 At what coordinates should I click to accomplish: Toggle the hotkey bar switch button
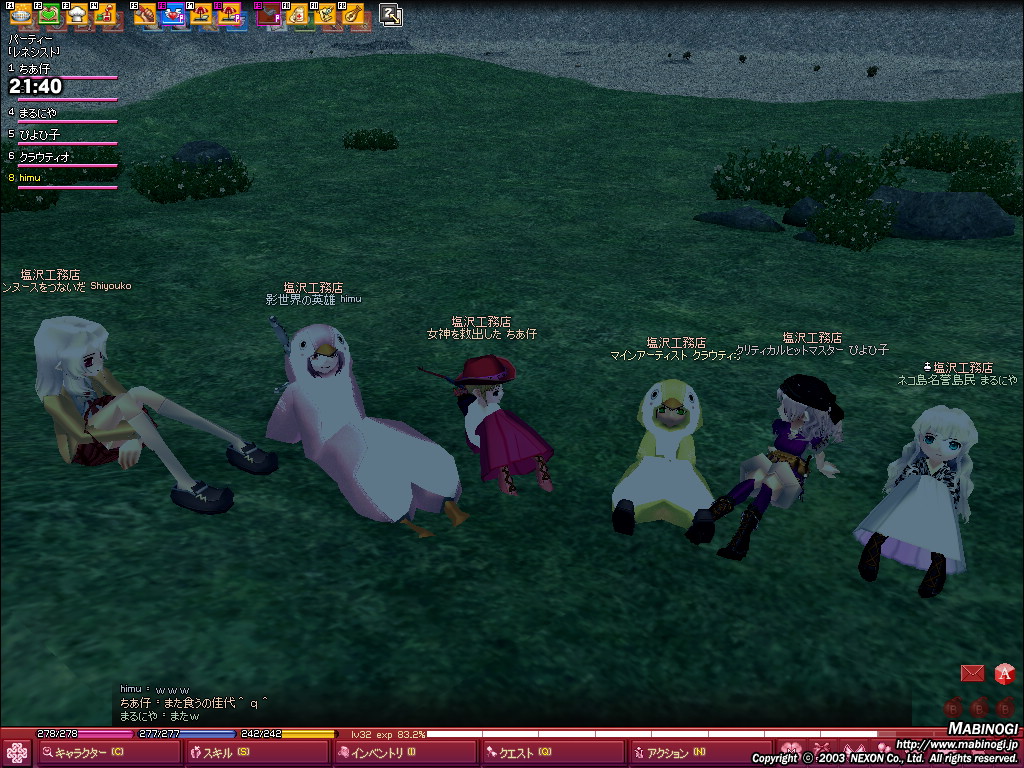[391, 14]
